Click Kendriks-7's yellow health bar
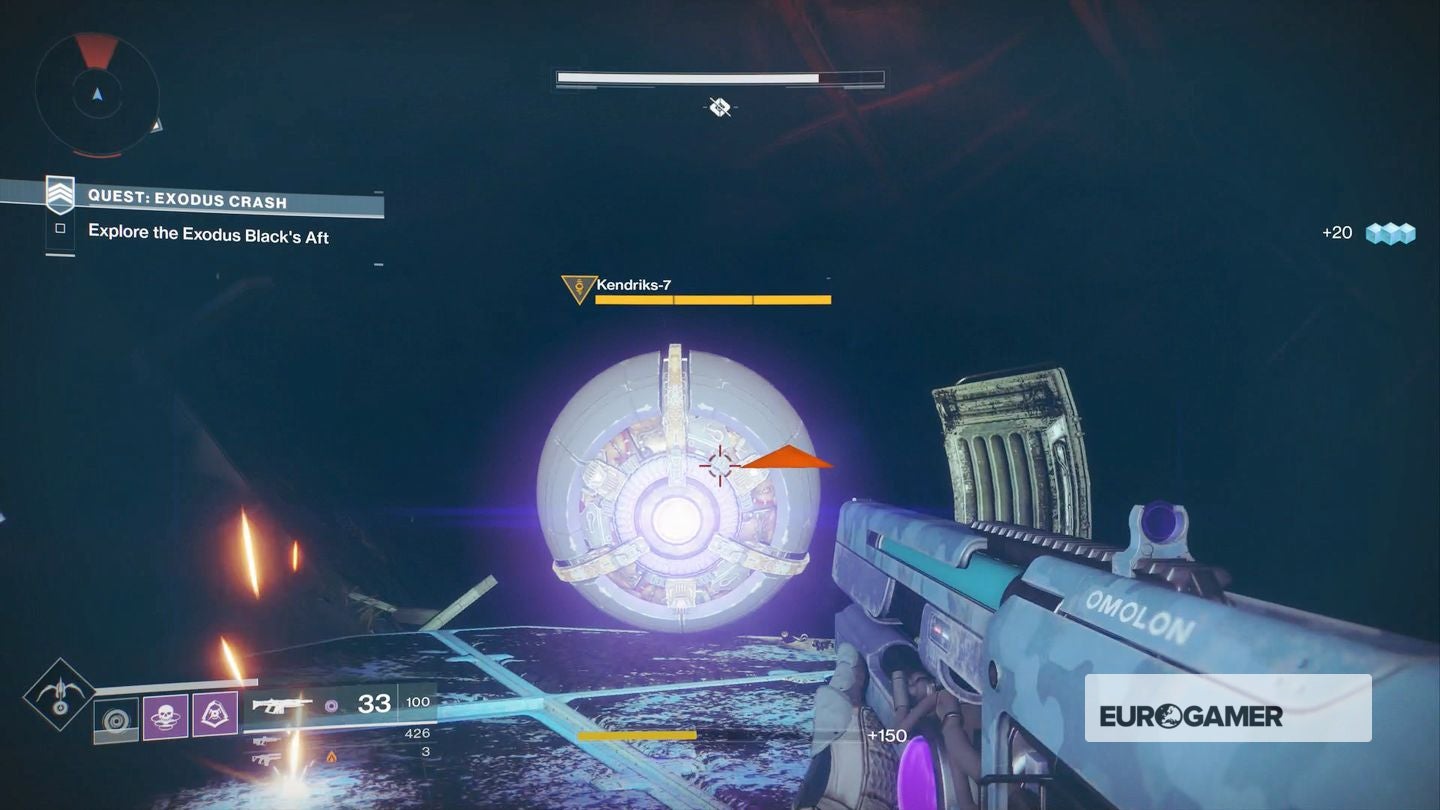Screen dimensions: 1440x810 [x=712, y=299]
